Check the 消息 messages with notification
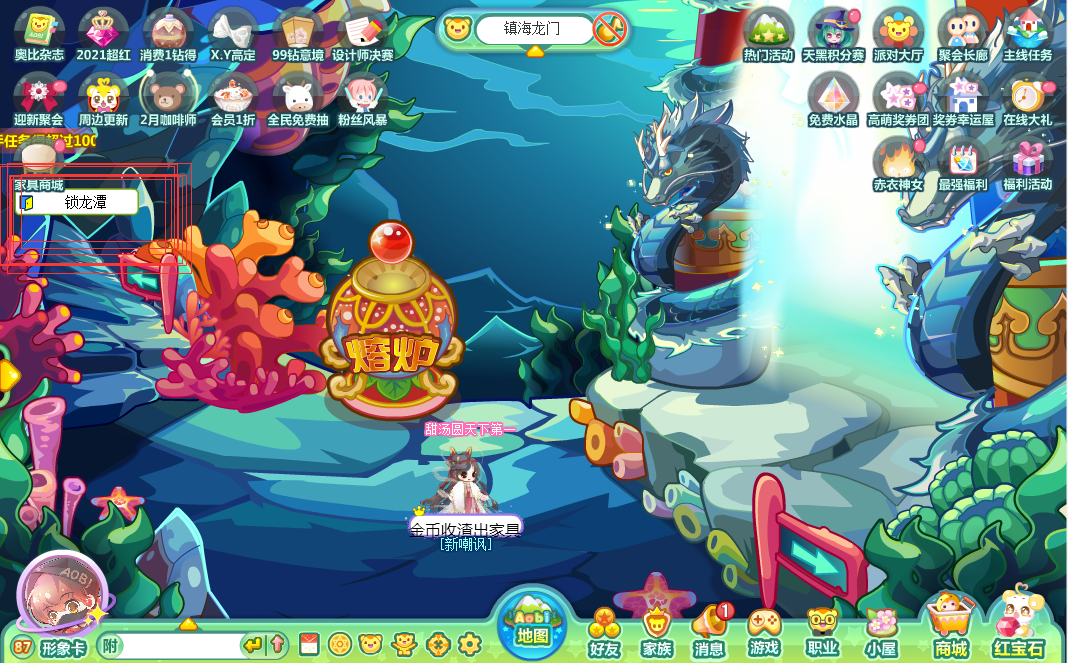Image resolution: width=1068 pixels, height=663 pixels. coord(710,630)
